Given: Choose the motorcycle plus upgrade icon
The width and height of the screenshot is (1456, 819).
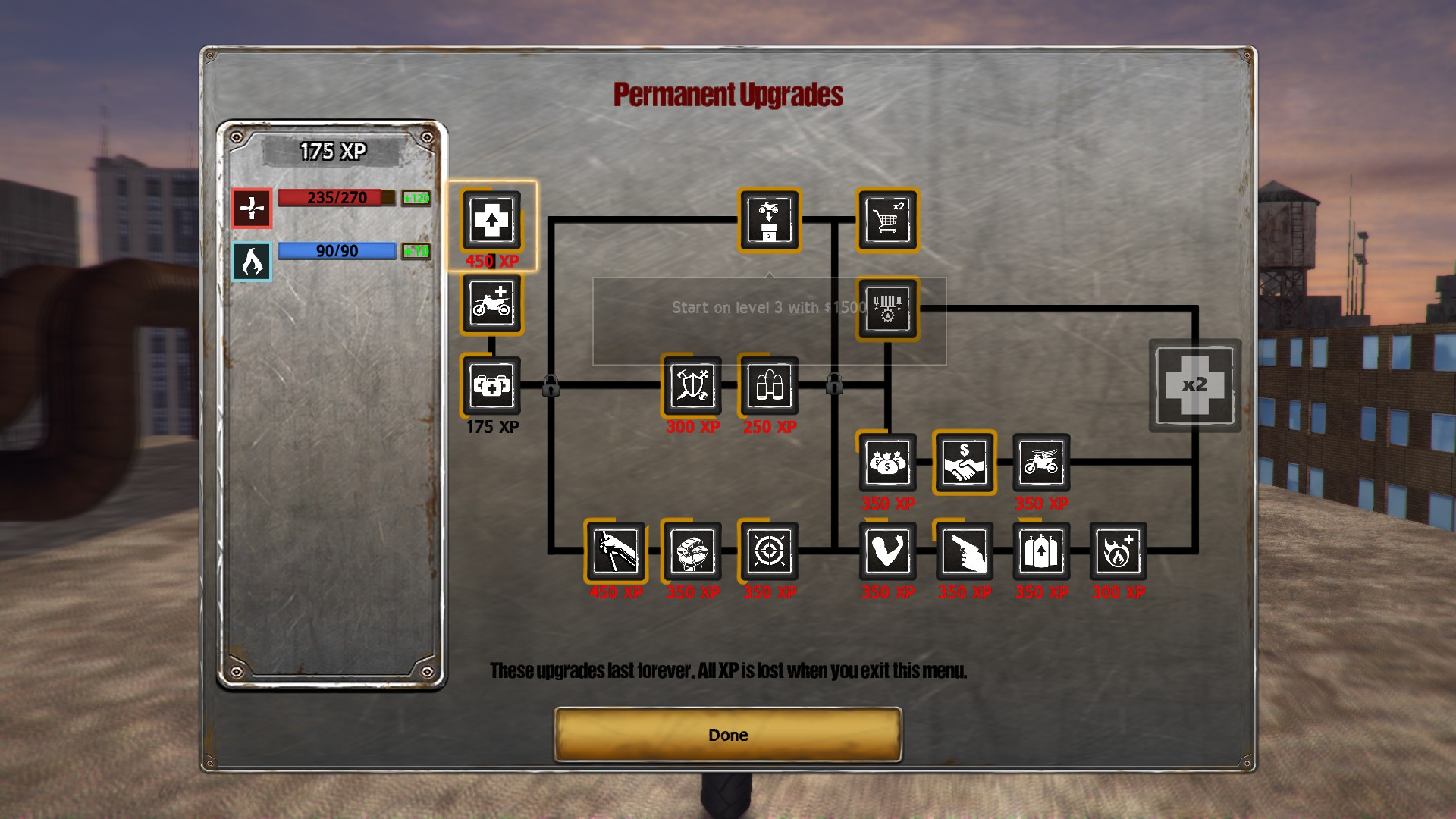Looking at the screenshot, I should tap(491, 304).
